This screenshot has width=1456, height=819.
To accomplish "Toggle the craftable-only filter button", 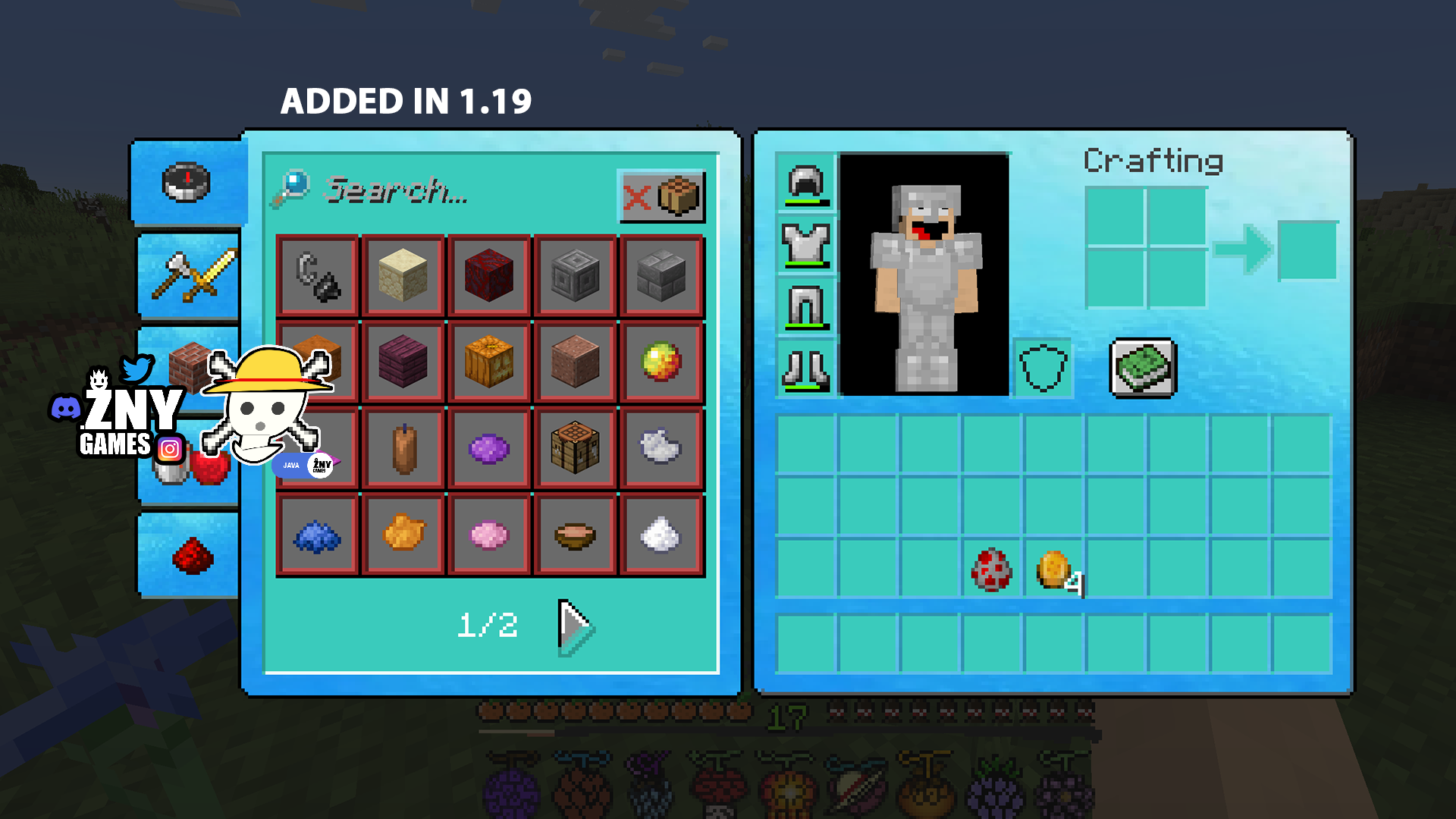I will (x=662, y=196).
